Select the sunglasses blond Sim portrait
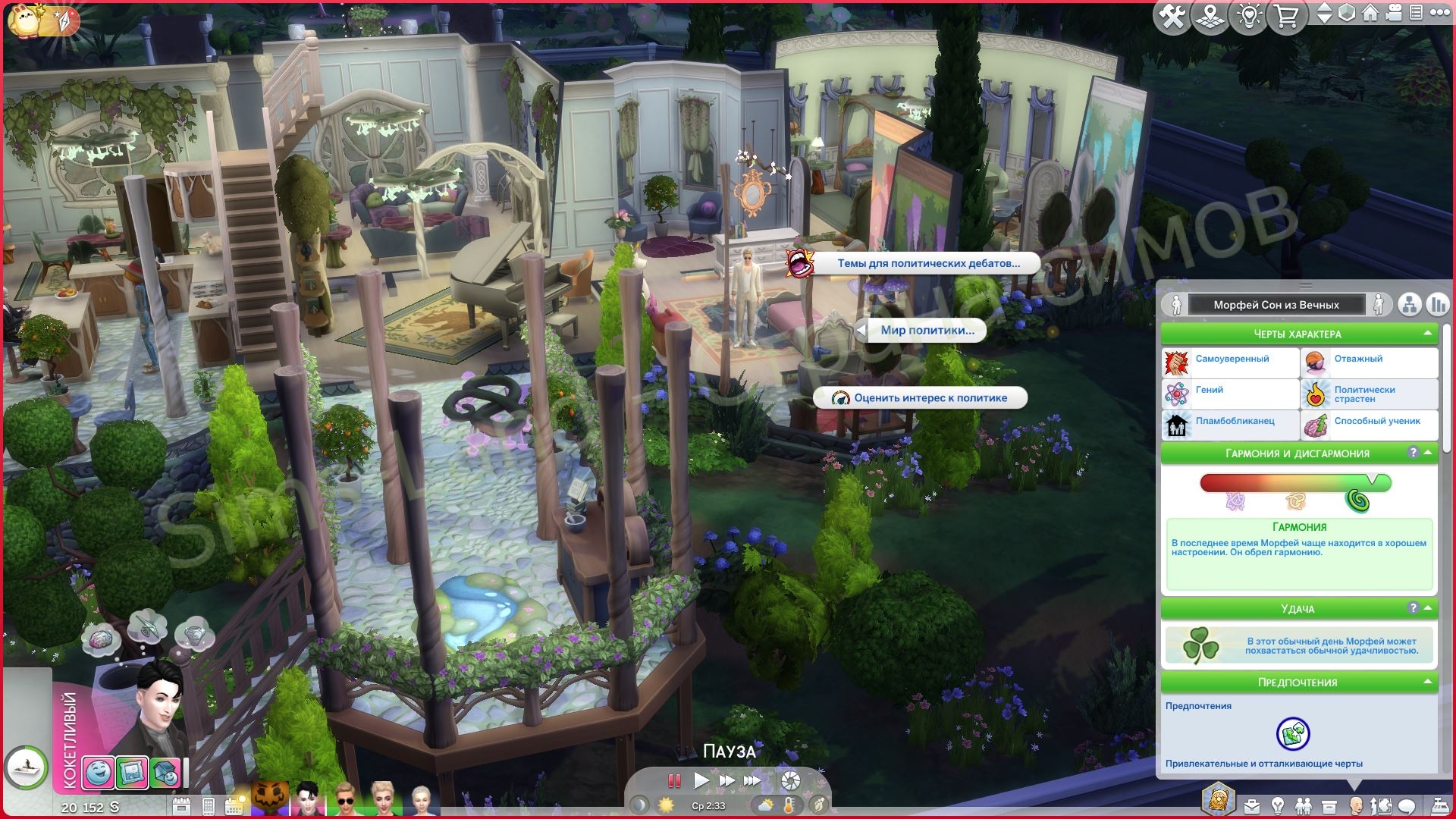 344,799
